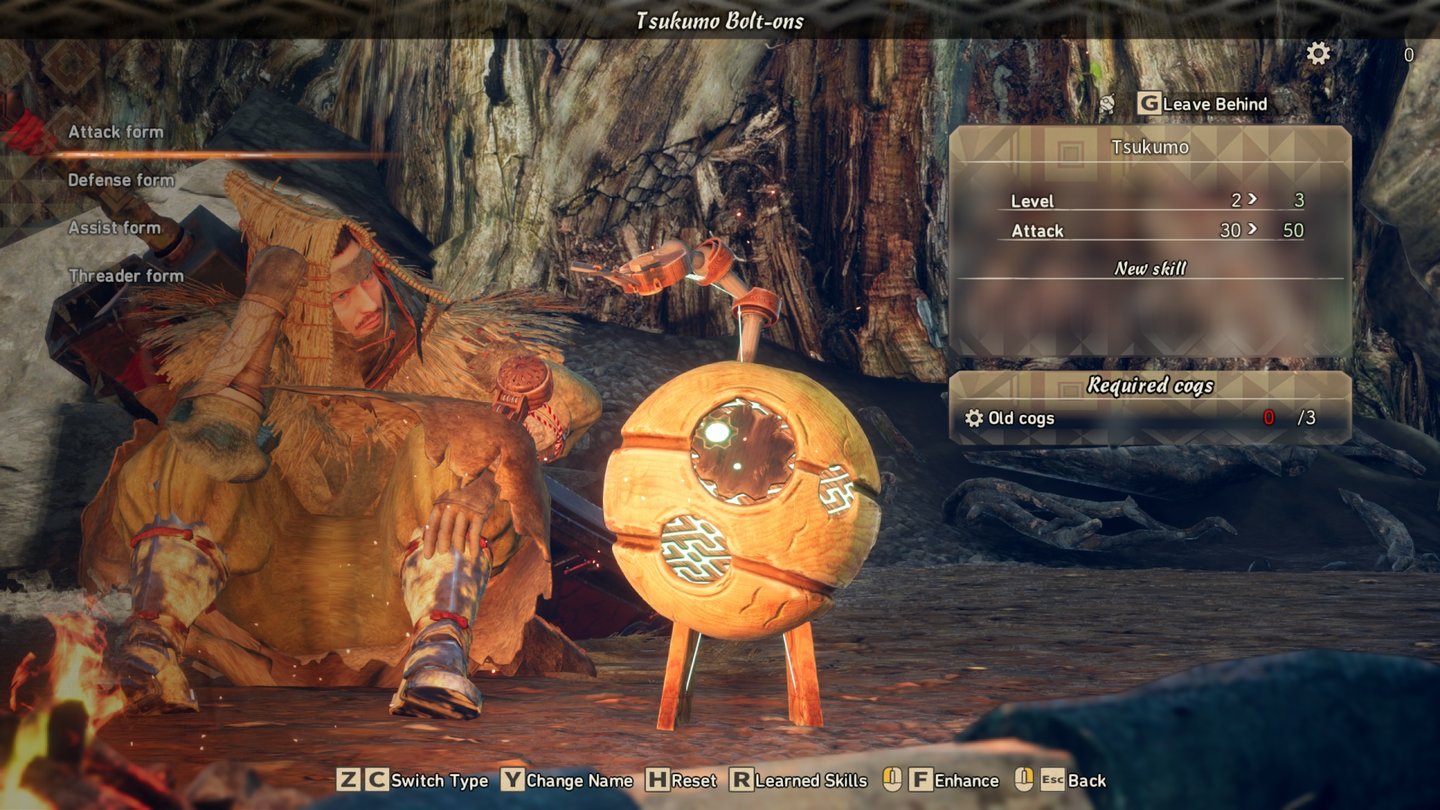Image resolution: width=1440 pixels, height=810 pixels.
Task: Enhance the Tsukumo
Action: [x=954, y=781]
